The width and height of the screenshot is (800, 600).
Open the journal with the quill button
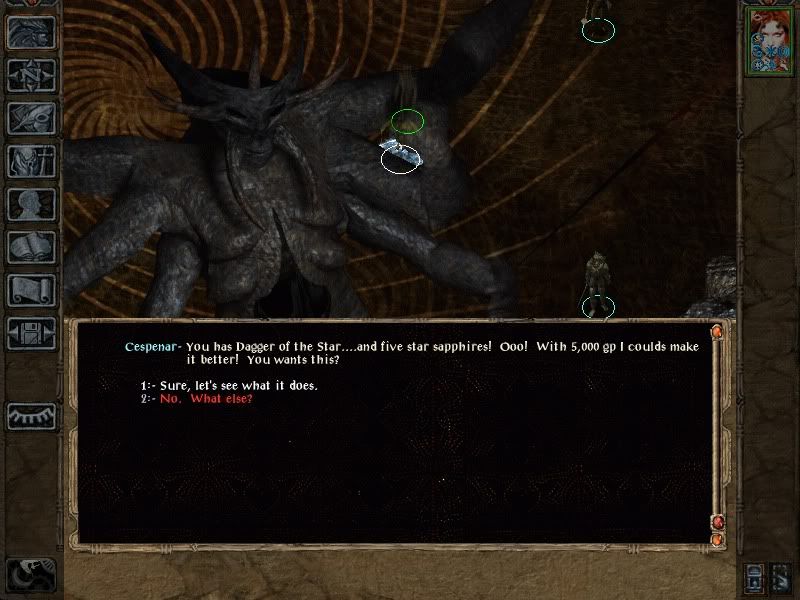[31, 118]
